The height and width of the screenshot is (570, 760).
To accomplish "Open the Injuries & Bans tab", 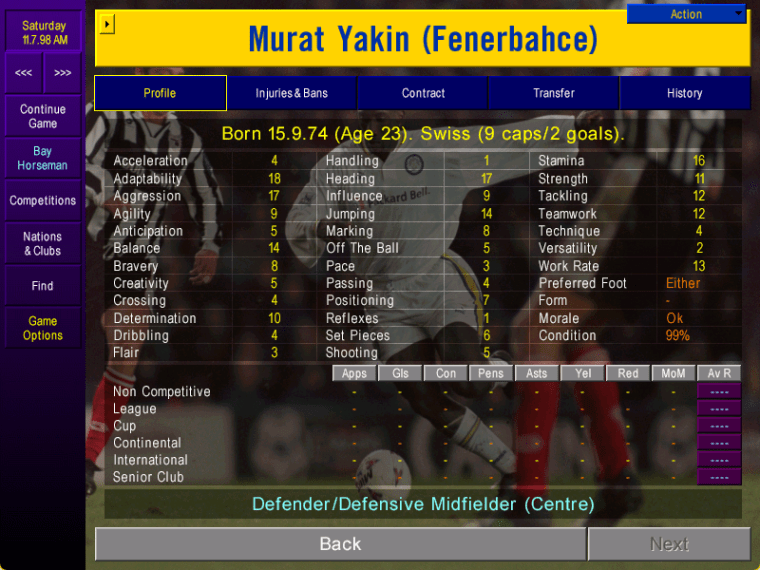I will pyautogui.click(x=291, y=93).
